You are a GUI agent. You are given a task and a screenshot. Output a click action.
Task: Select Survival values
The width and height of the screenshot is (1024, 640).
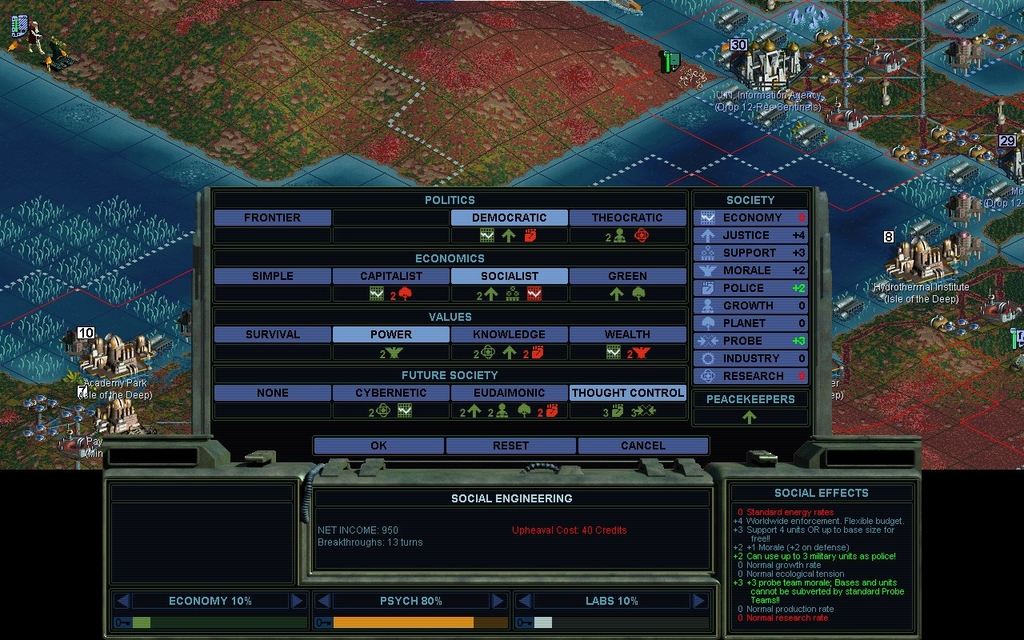click(272, 334)
